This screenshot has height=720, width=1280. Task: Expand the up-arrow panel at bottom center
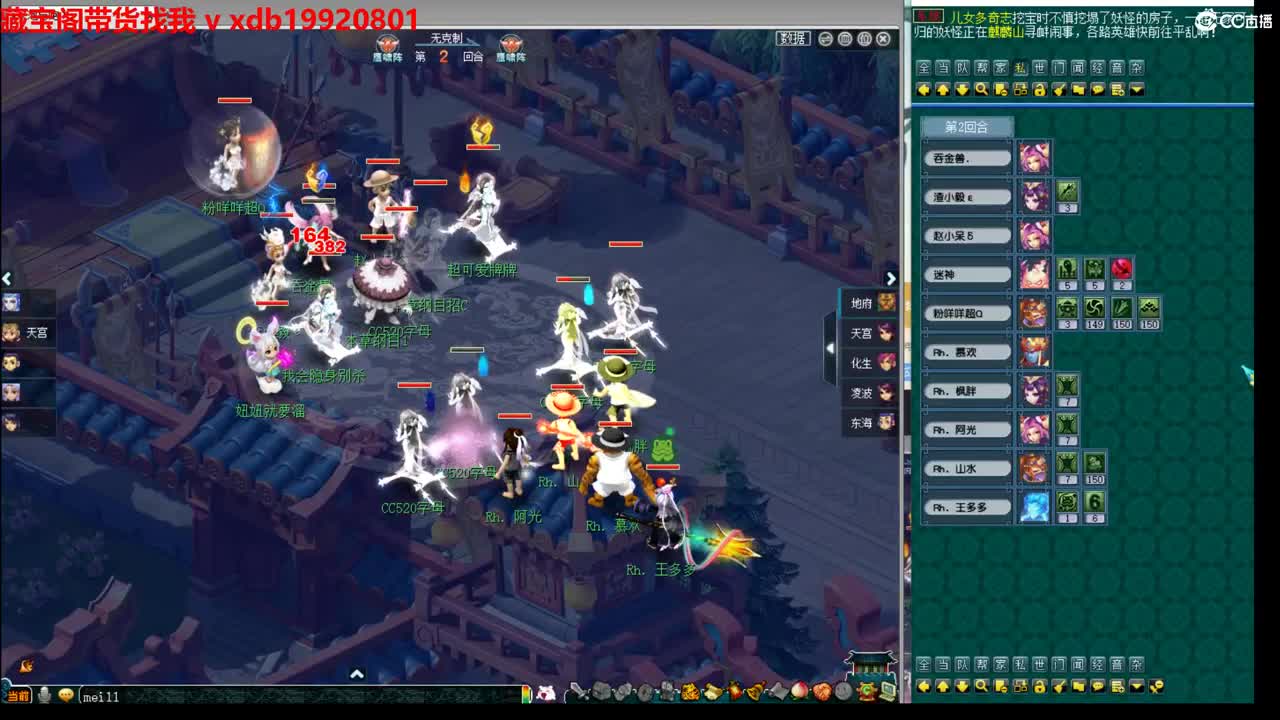pos(355,675)
